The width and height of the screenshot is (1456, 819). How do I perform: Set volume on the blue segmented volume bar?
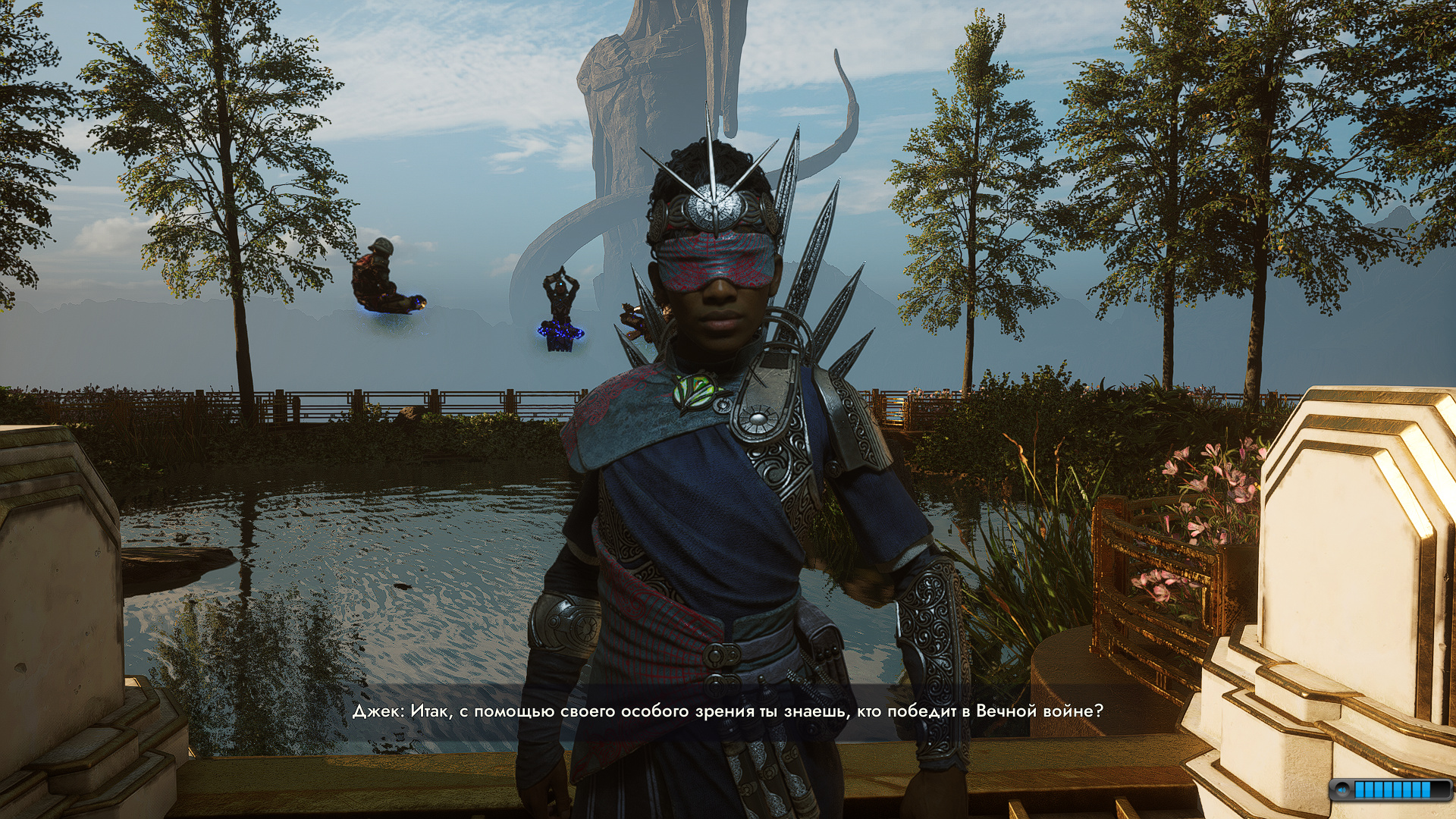pos(1392,790)
